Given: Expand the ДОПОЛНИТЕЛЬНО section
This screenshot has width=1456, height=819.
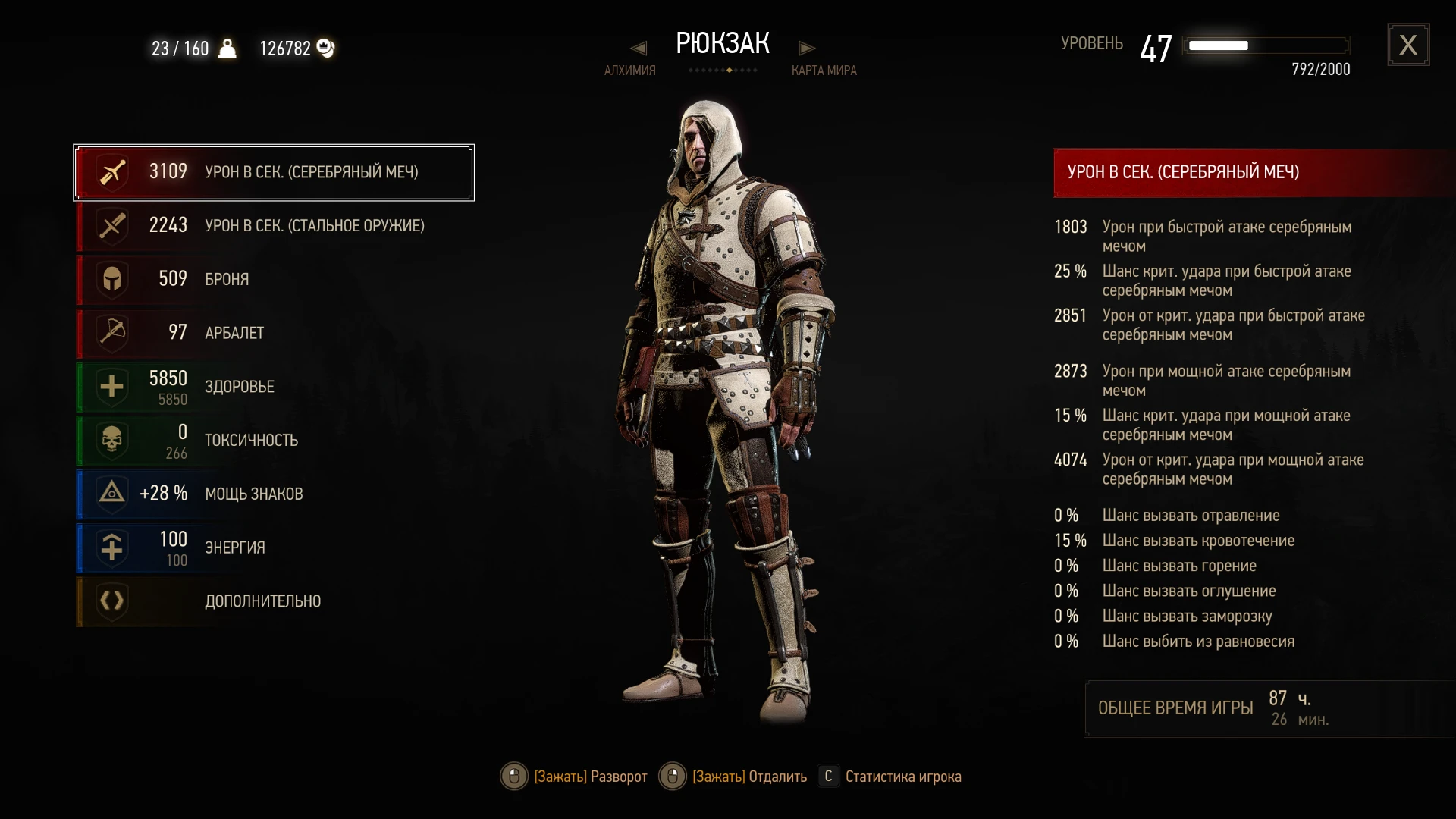Looking at the screenshot, I should tap(262, 601).
